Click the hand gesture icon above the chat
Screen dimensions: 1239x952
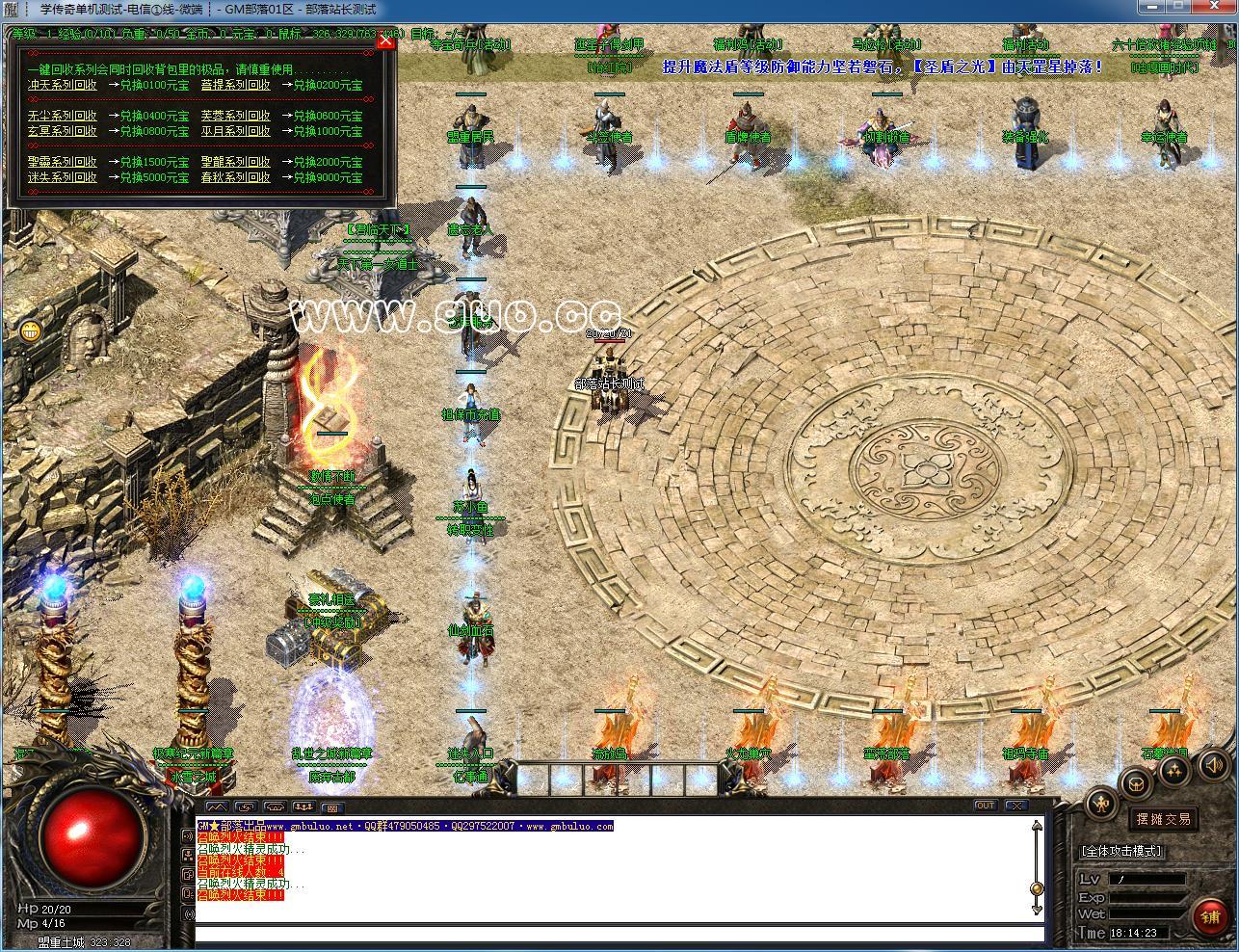coord(244,806)
